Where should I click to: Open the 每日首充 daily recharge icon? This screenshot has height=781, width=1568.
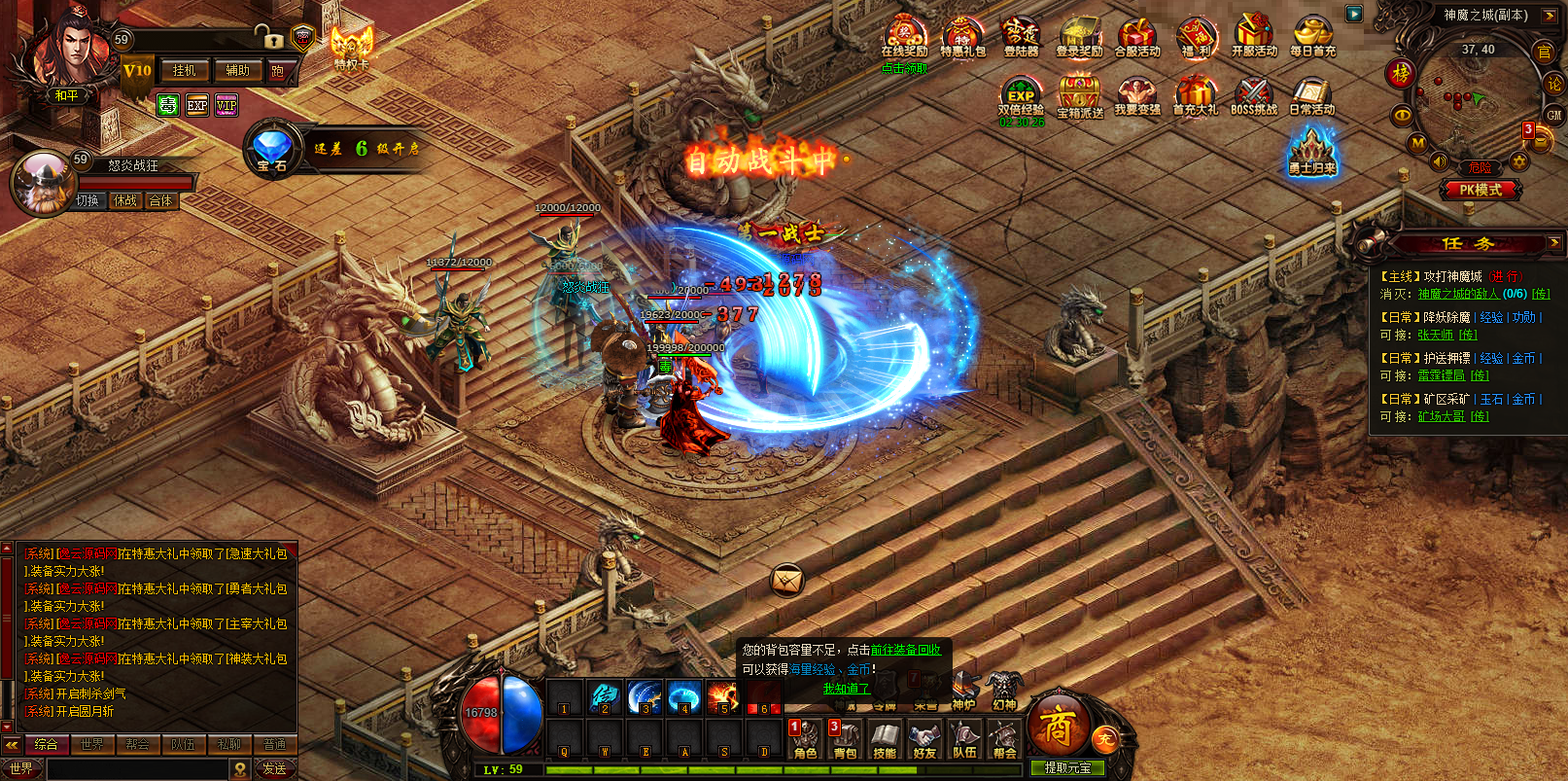(x=1312, y=37)
